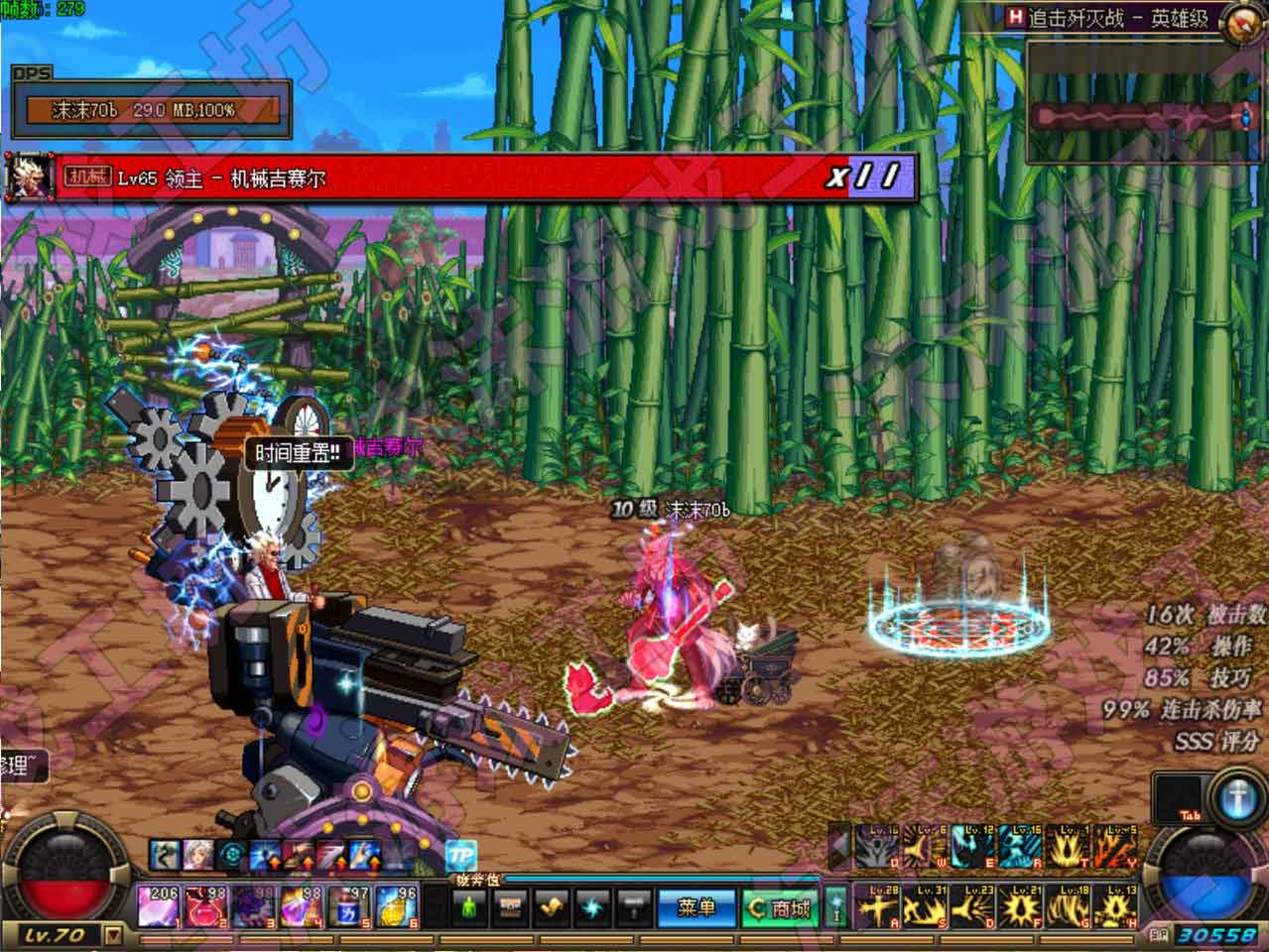Use the purple vial in hotbar slot 4
This screenshot has width=1269, height=952.
pos(302,906)
